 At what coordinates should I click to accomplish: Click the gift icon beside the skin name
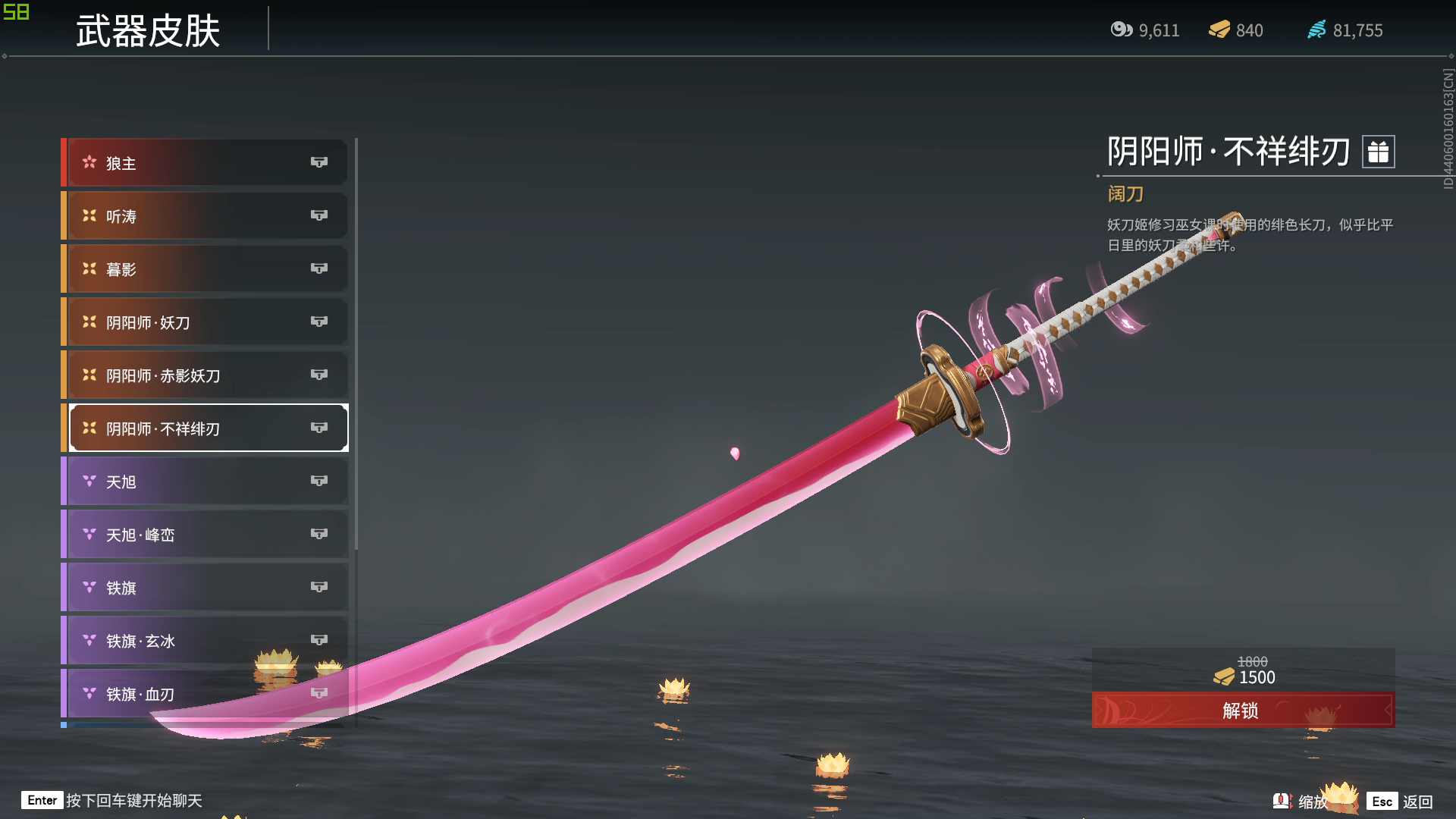pyautogui.click(x=1378, y=152)
